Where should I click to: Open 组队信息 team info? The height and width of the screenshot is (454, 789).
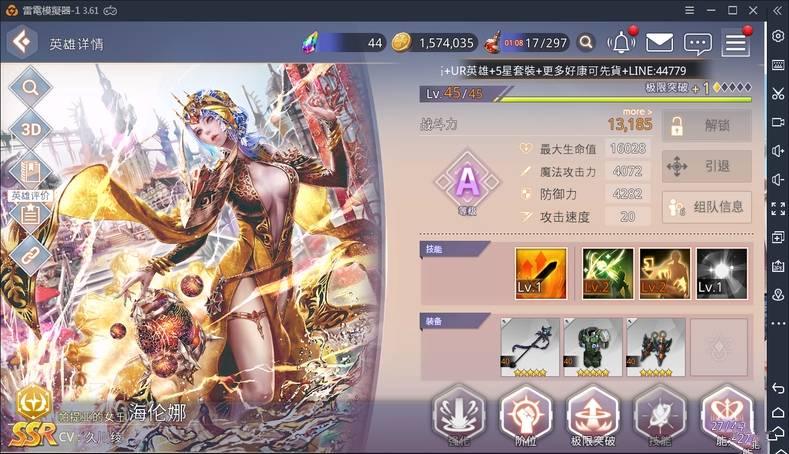(706, 207)
